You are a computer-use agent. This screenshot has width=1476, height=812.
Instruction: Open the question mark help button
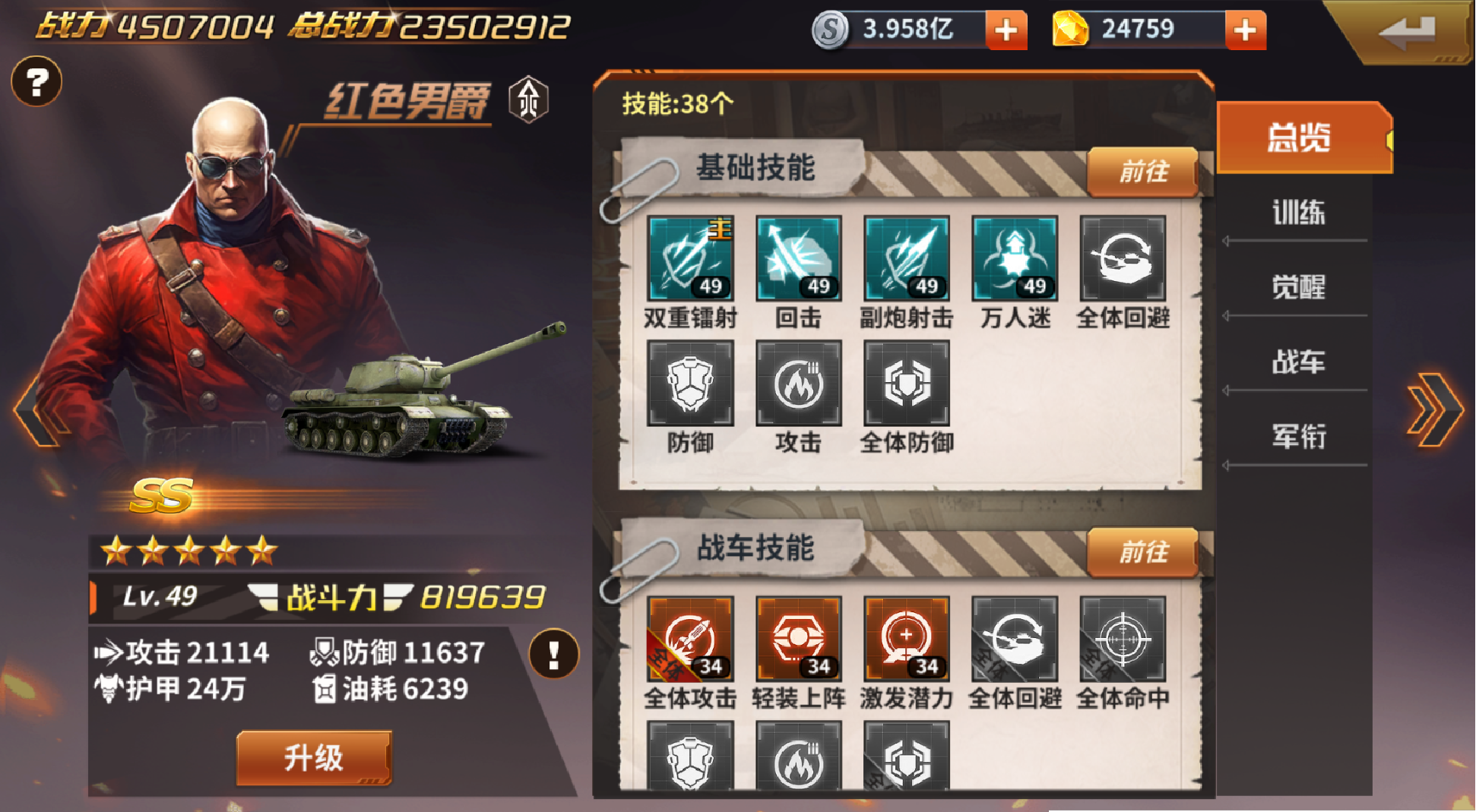36,81
